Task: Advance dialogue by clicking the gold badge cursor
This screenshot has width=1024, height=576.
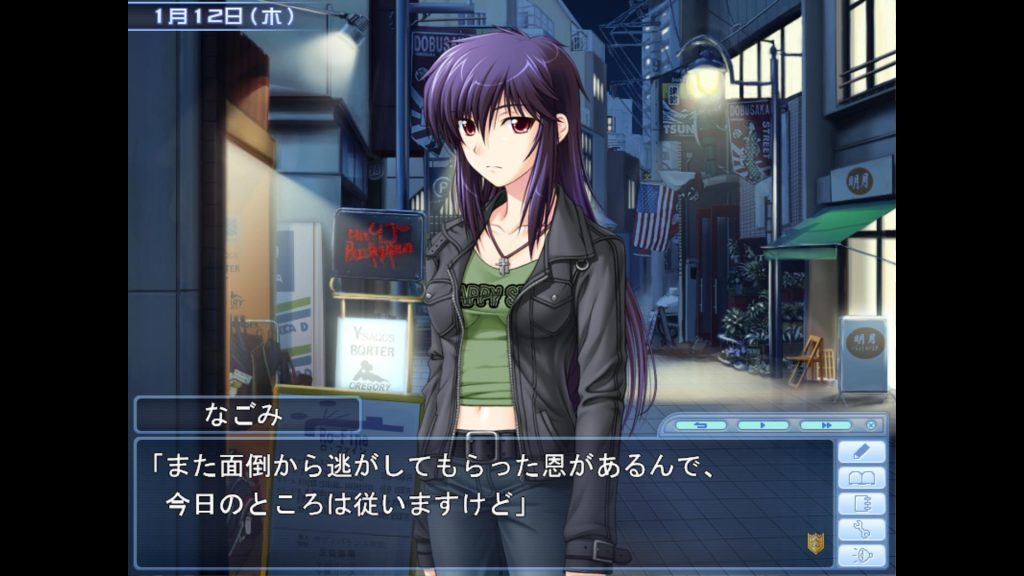Action: (x=815, y=543)
